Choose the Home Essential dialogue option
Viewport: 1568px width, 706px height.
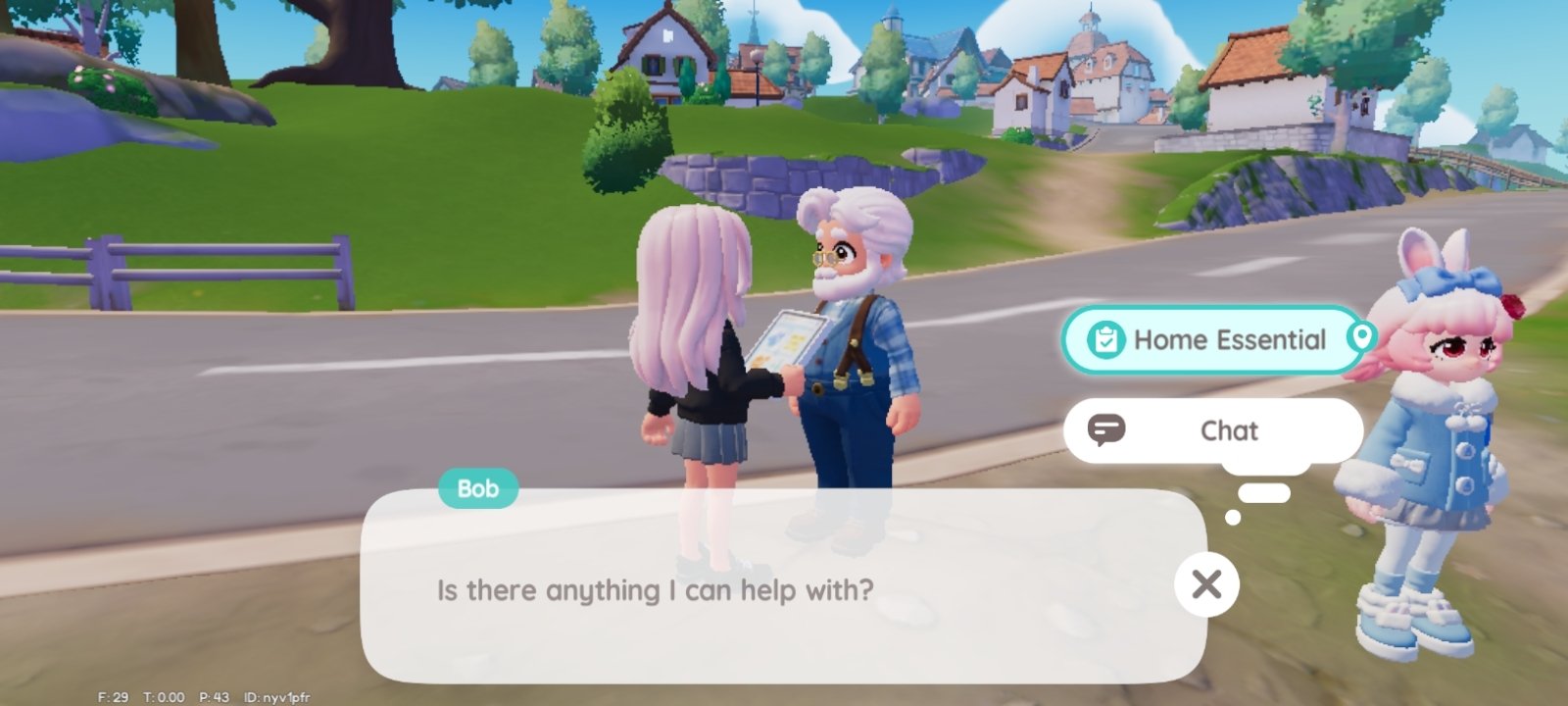pos(1213,340)
